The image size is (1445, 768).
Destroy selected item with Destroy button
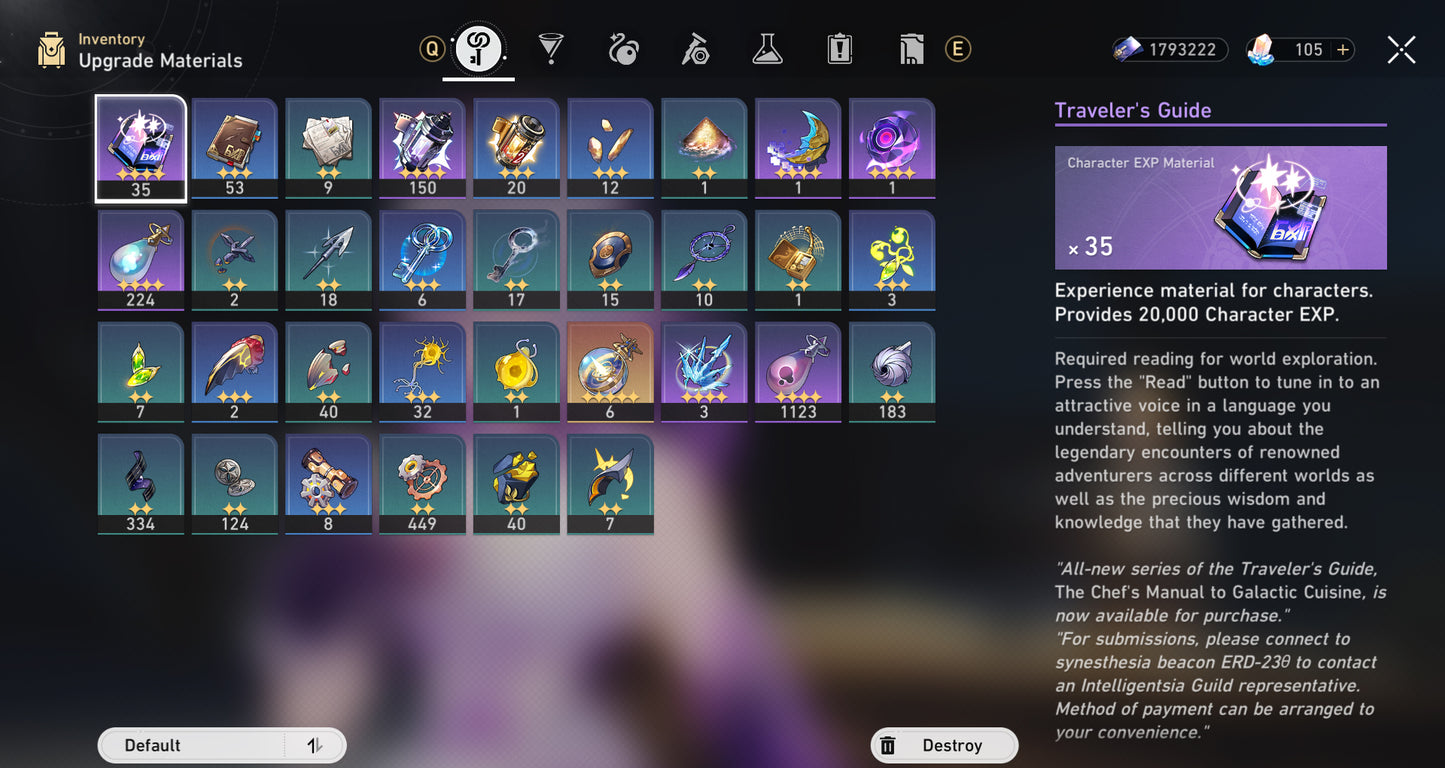point(944,745)
